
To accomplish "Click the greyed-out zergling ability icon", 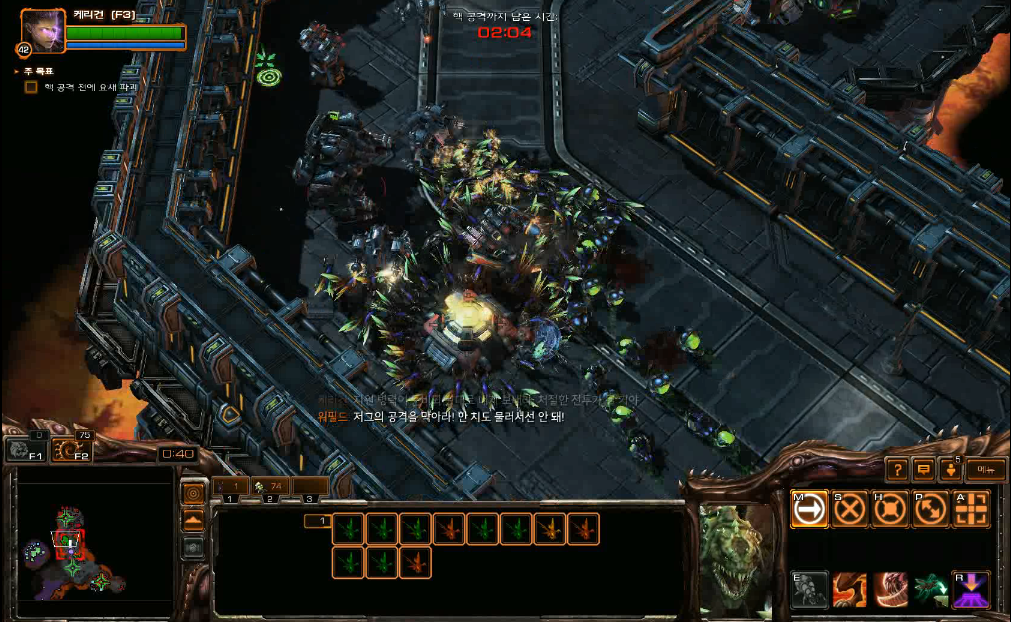I will click(x=810, y=589).
